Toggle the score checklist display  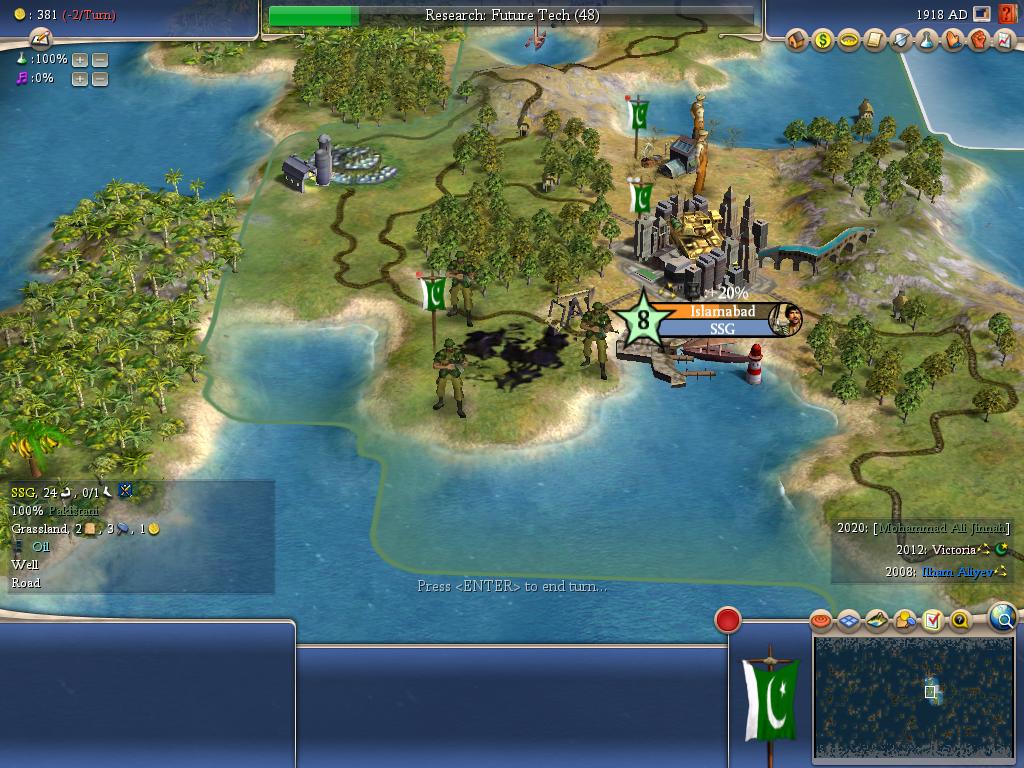(933, 621)
